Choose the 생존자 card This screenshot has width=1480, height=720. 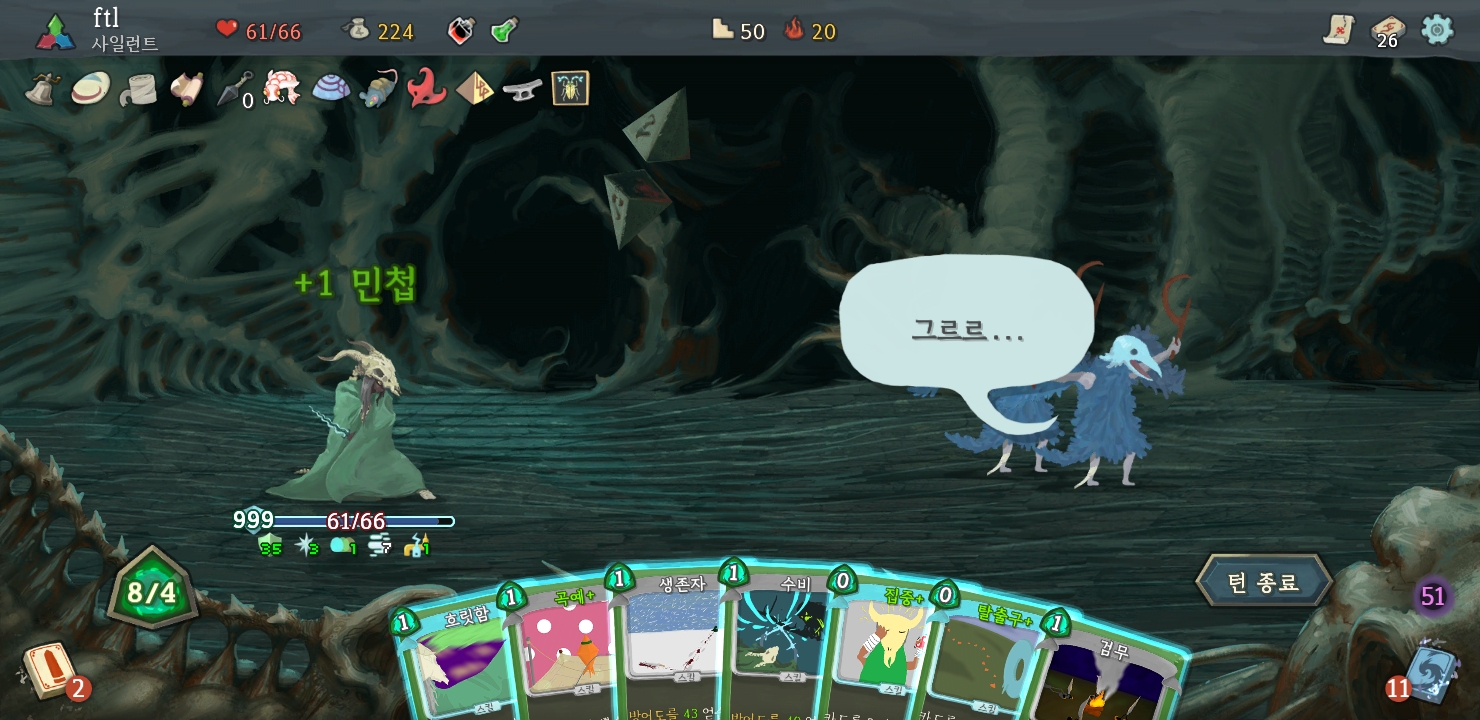click(x=670, y=640)
